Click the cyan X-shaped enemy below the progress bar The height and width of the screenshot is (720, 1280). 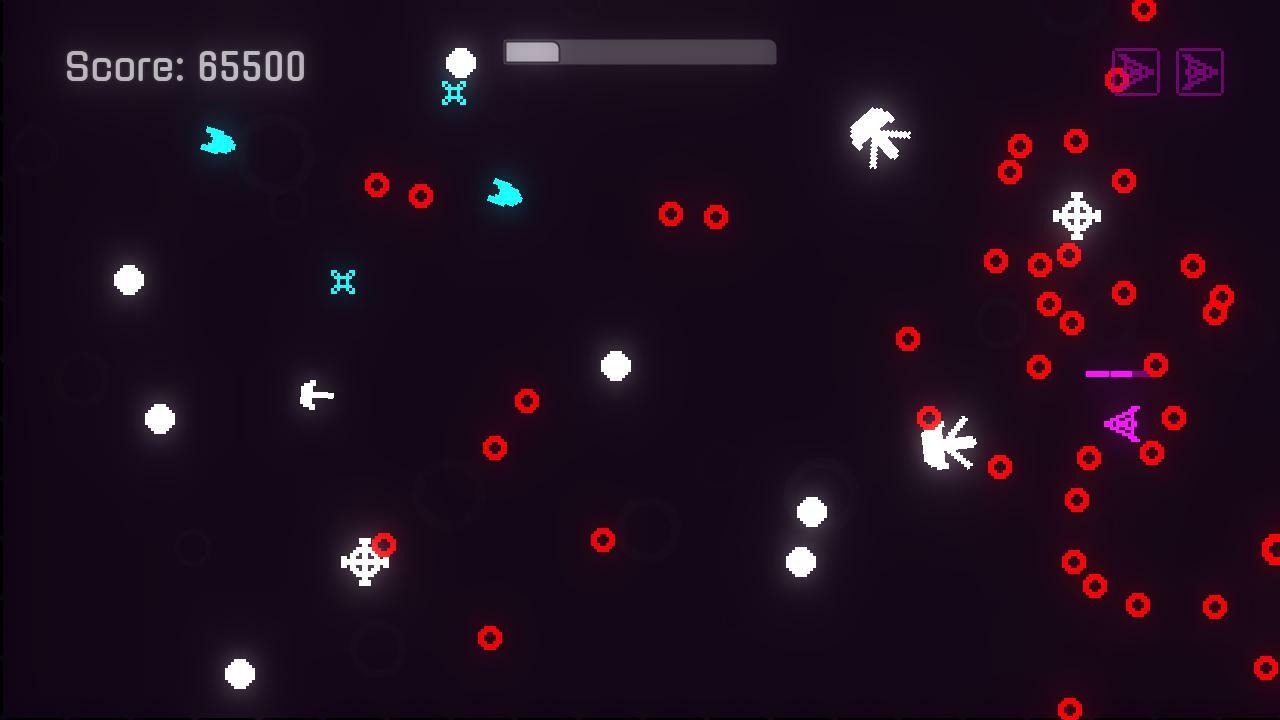click(452, 93)
